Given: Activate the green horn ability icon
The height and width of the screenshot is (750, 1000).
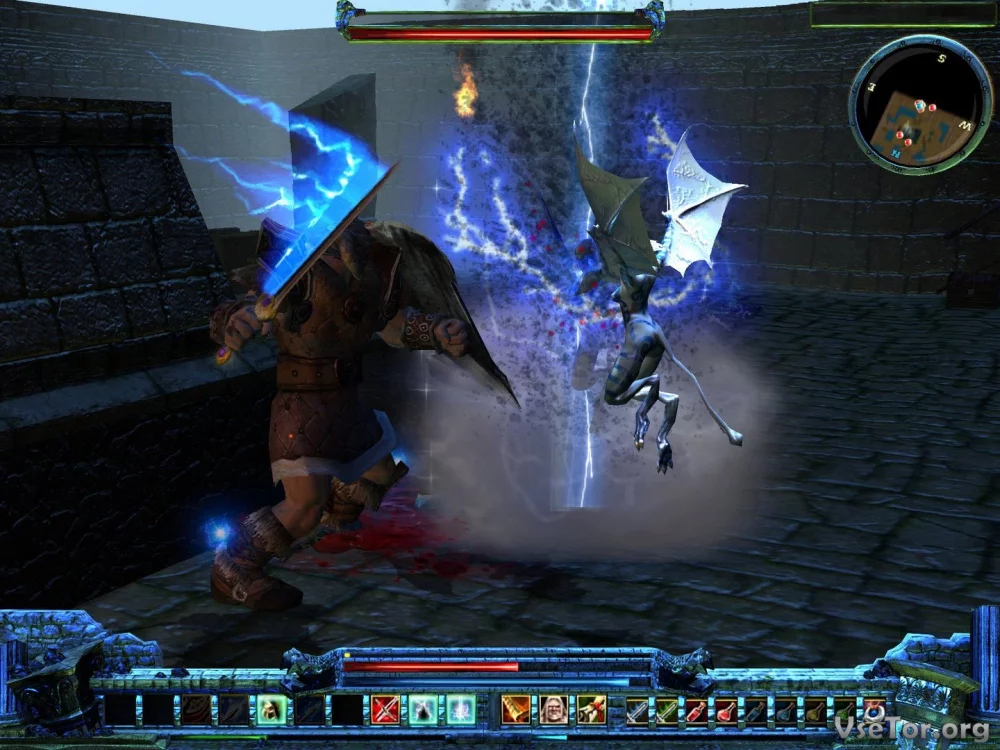Looking at the screenshot, I should coord(591,709).
